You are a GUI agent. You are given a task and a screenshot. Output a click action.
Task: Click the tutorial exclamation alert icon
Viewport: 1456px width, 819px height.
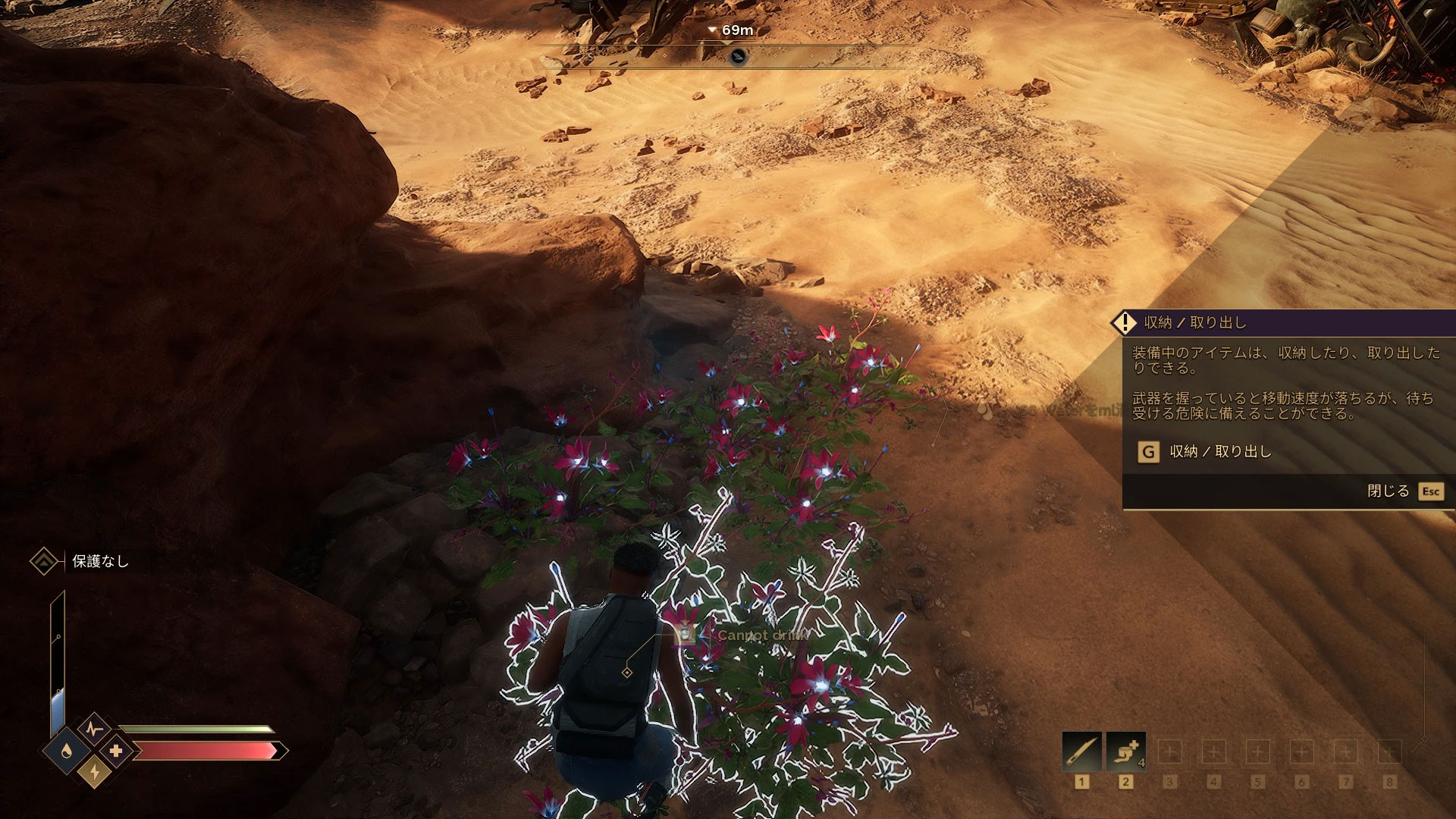pyautogui.click(x=1123, y=322)
